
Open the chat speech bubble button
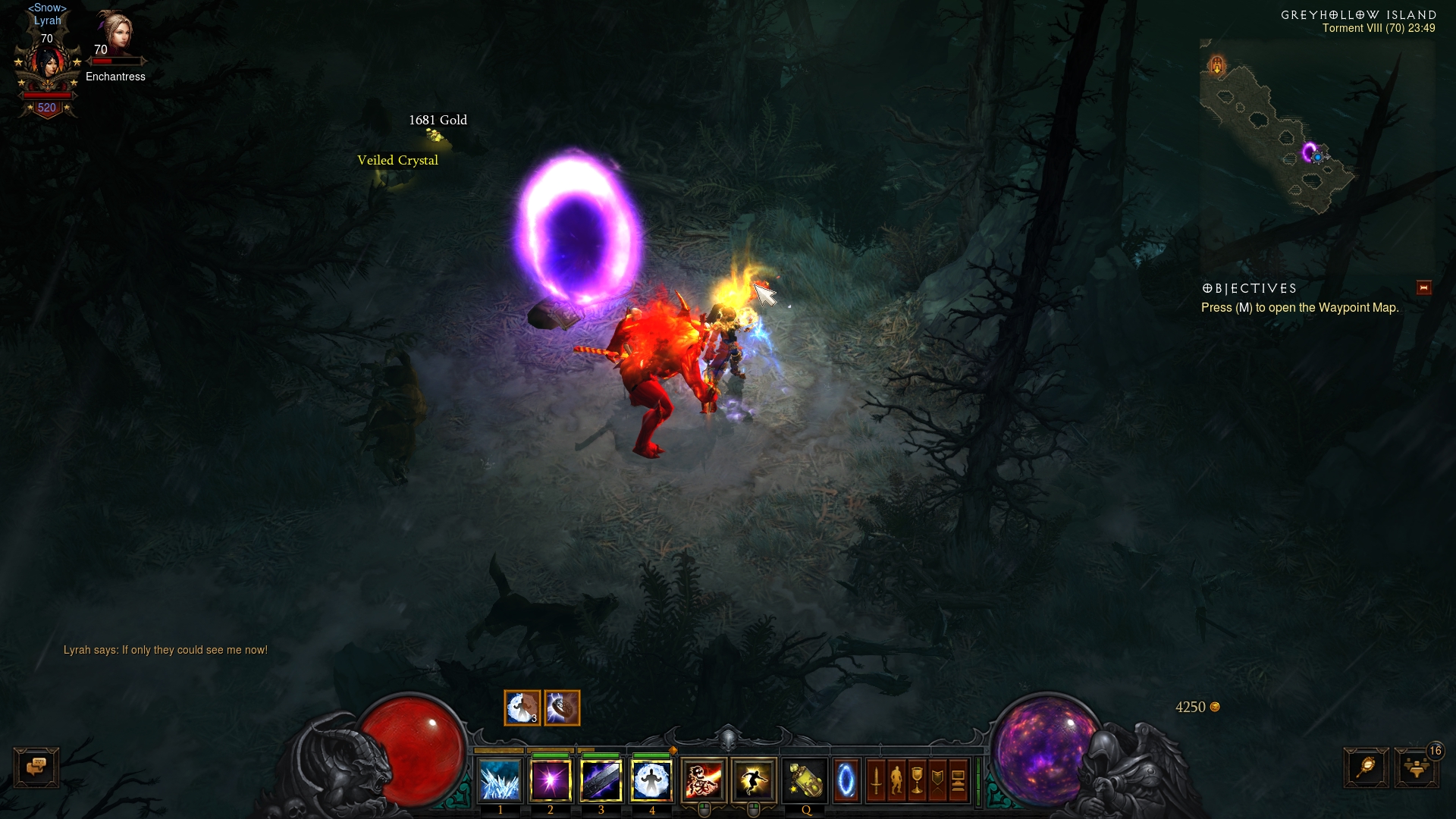coord(36,767)
